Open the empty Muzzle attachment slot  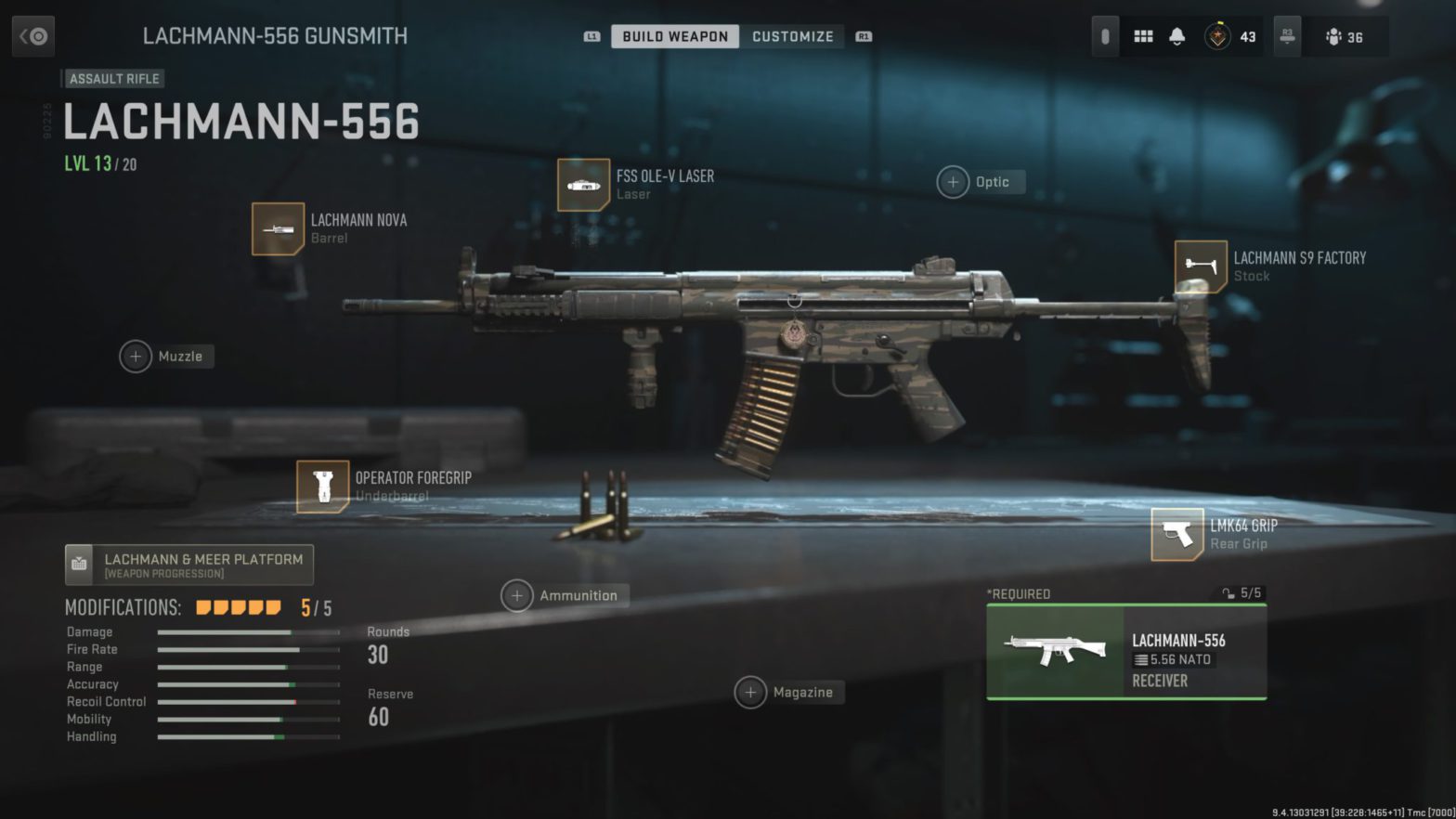point(136,357)
